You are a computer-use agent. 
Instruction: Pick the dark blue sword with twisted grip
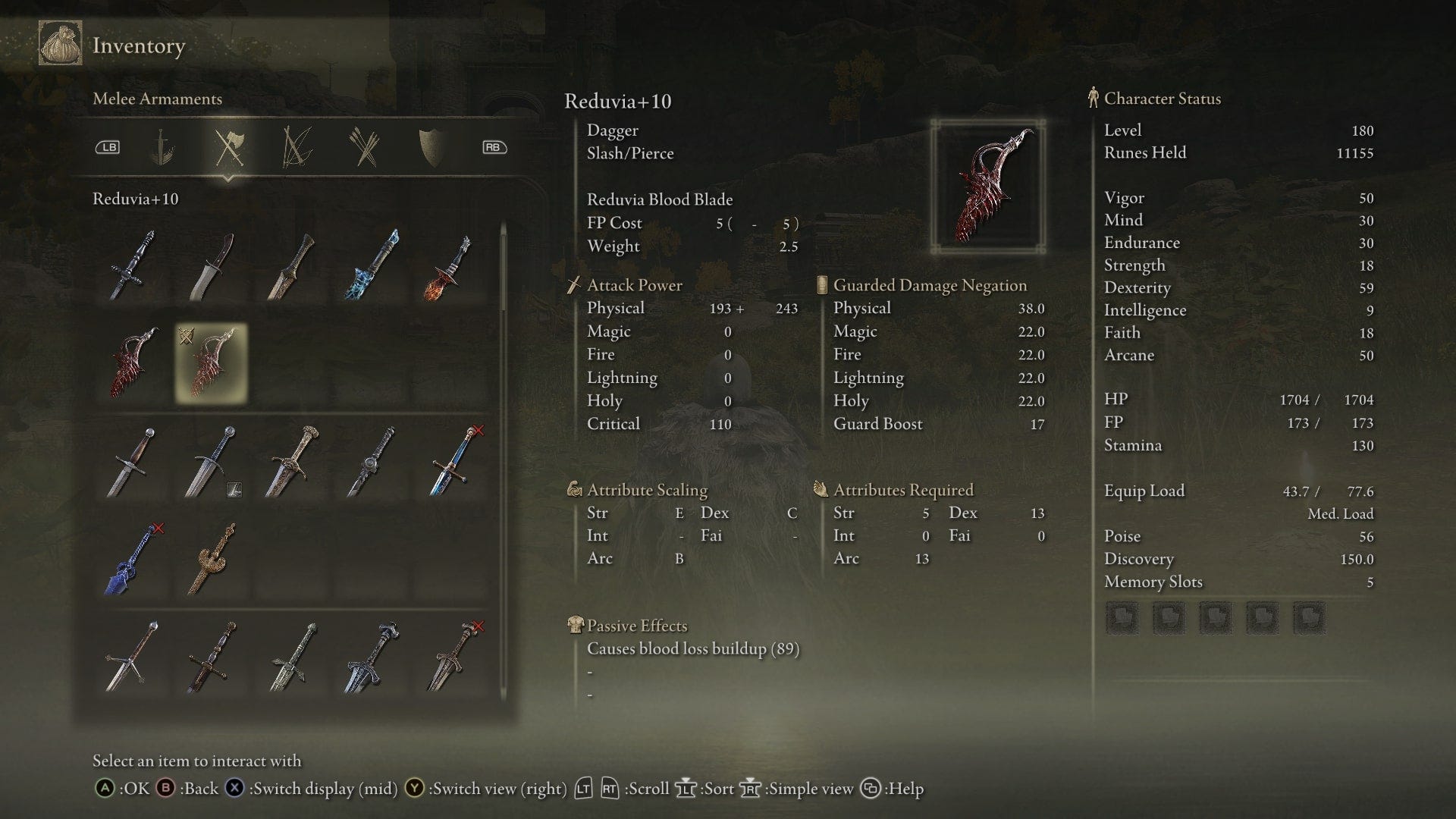pyautogui.click(x=132, y=559)
